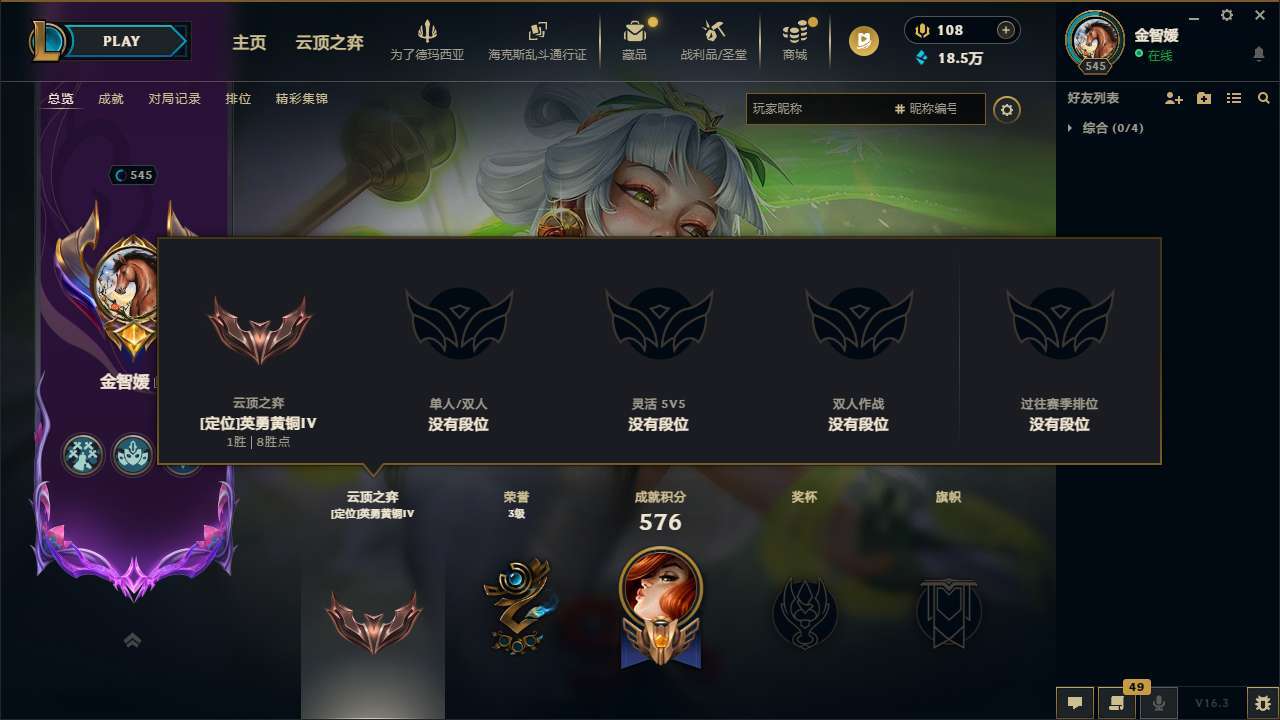Open the 排位 ranked tab
Image resolution: width=1280 pixels, height=720 pixels.
(x=238, y=98)
